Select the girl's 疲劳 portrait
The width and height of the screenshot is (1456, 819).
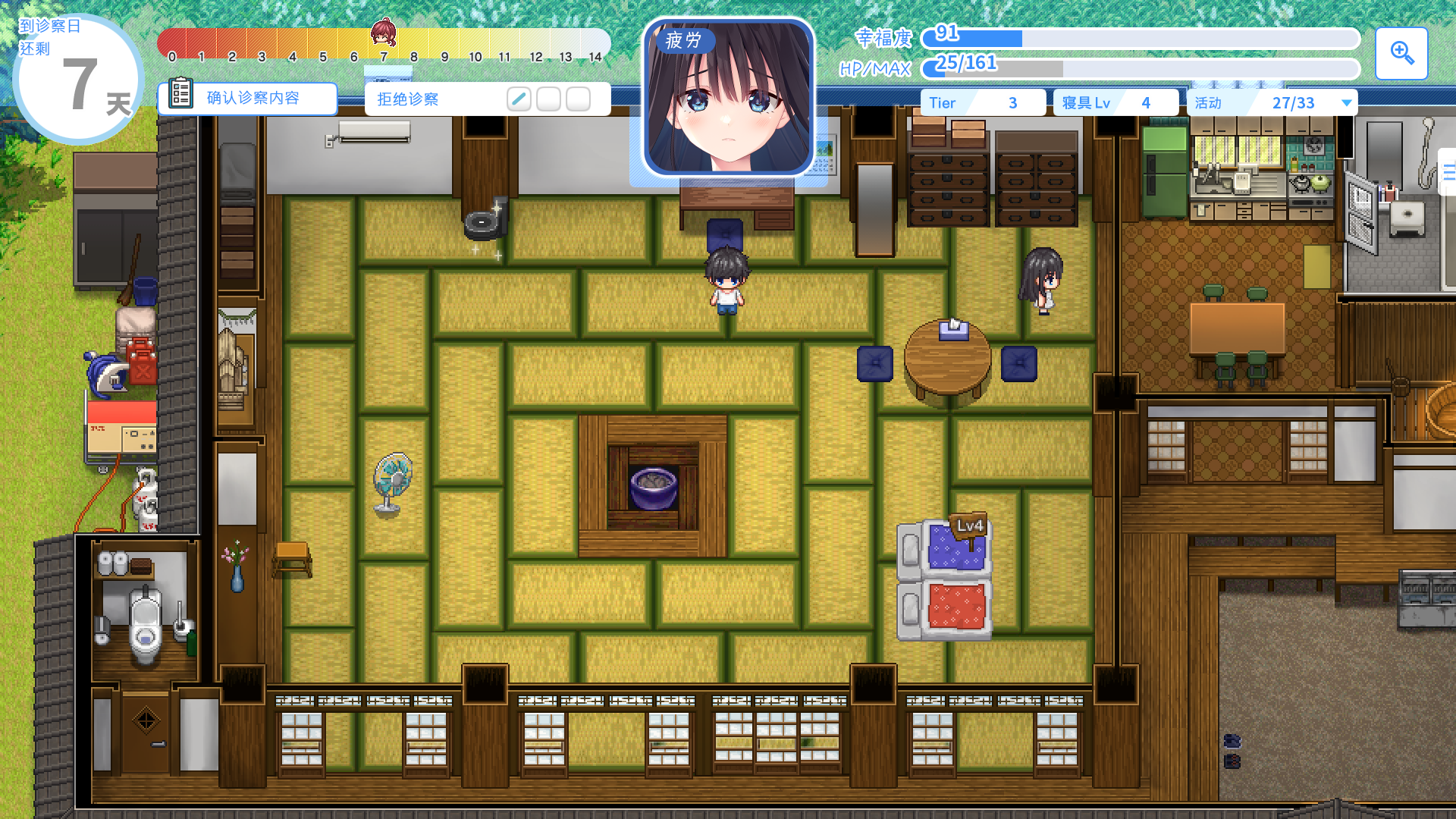[728, 97]
